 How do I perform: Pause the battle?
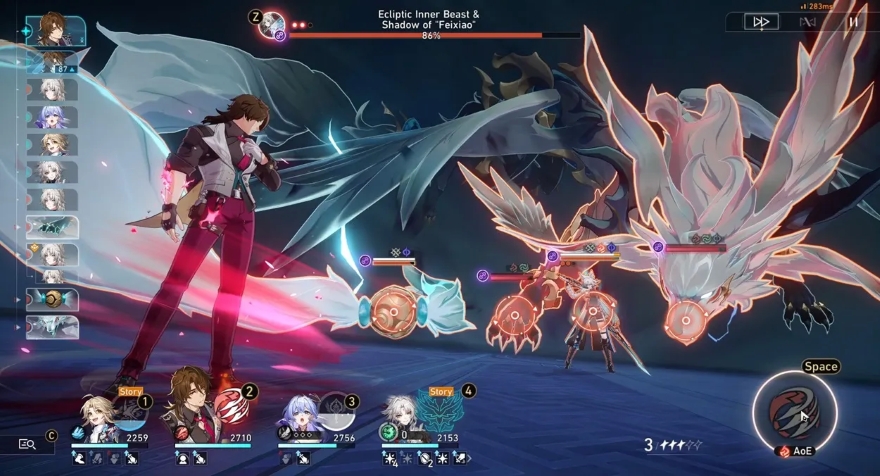(x=853, y=21)
